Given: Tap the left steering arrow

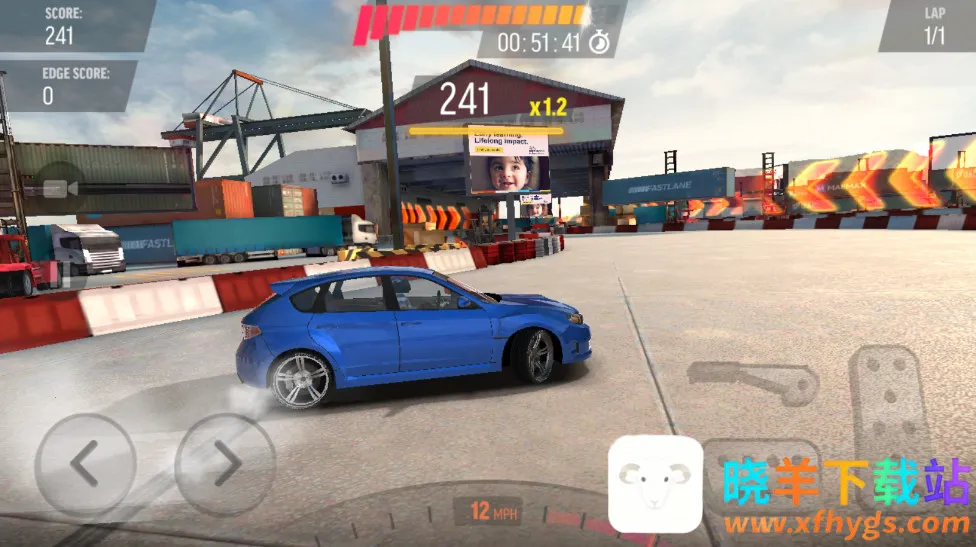Looking at the screenshot, I should pyautogui.click(x=85, y=465).
